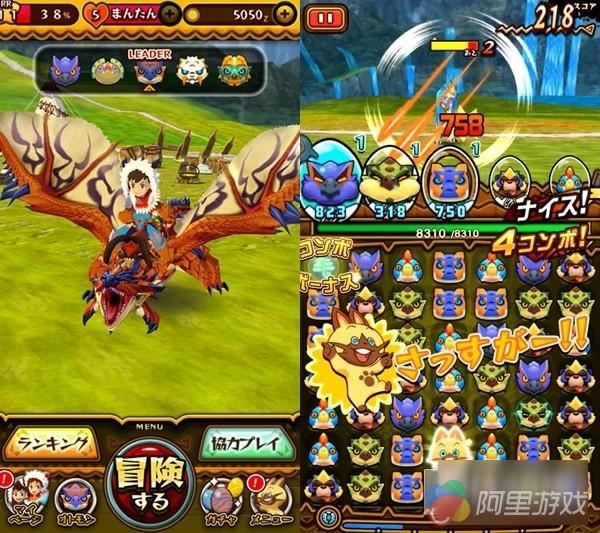Add stamina with the plus beside まんたん
The width and height of the screenshot is (600, 533).
(170, 15)
